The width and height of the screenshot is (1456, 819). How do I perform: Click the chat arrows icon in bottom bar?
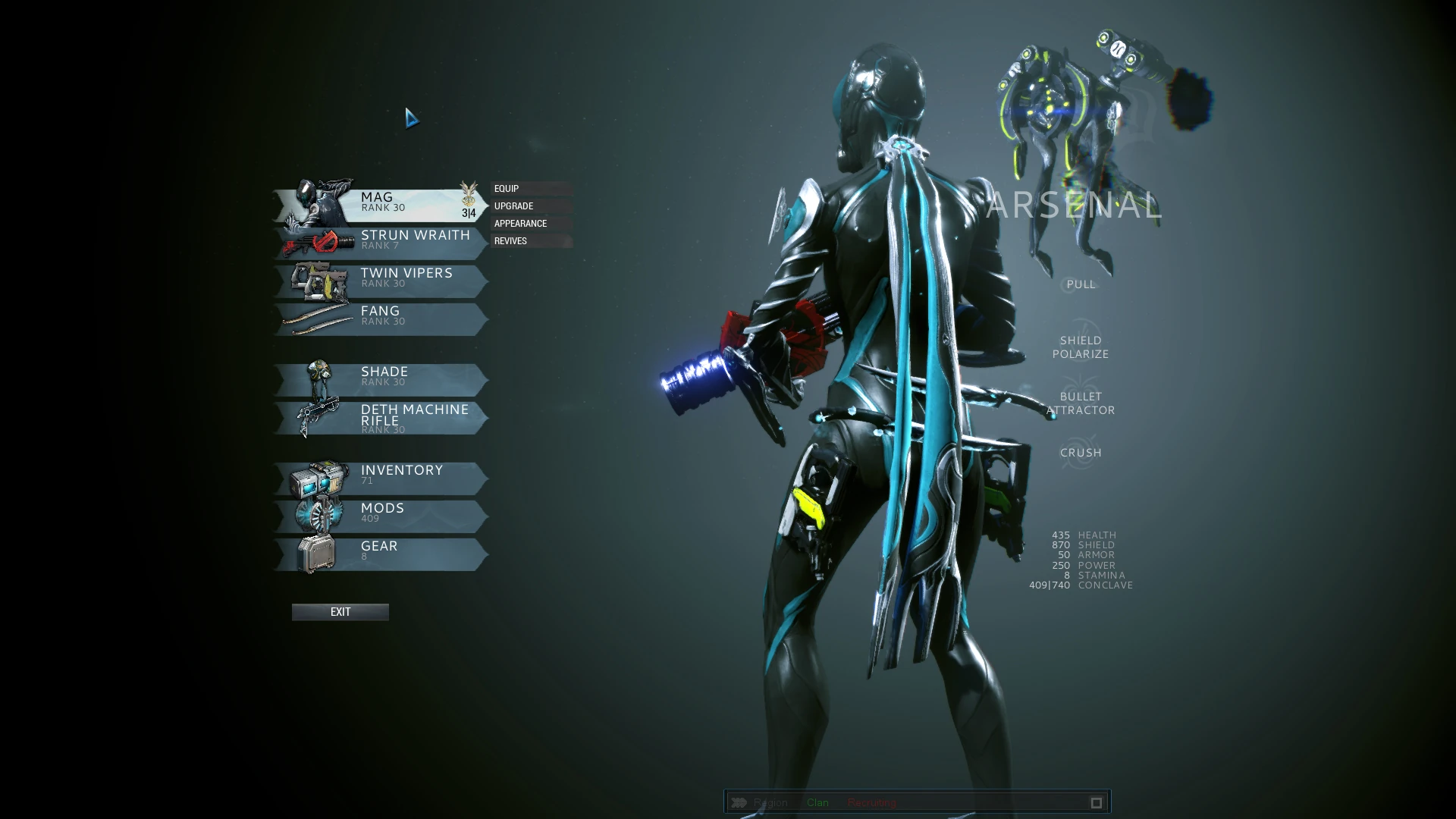coord(742,802)
